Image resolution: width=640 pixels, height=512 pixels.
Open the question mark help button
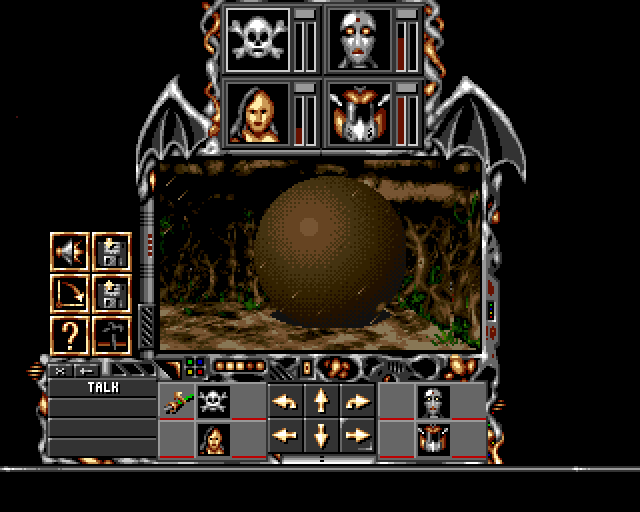[70, 334]
